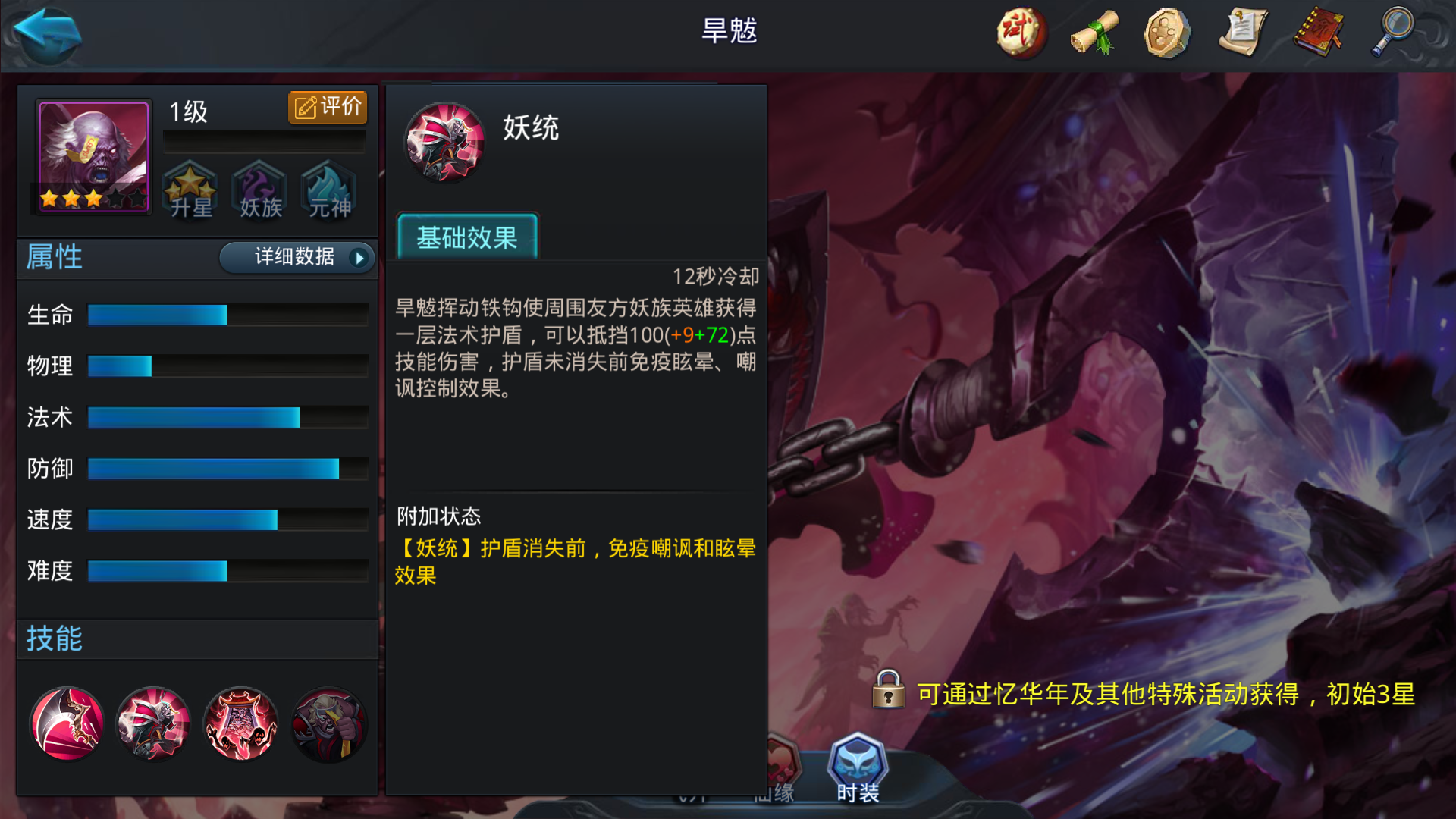Image resolution: width=1456 pixels, height=819 pixels.
Task: Select the fourth skill icon in the skill row
Action: pos(328,724)
